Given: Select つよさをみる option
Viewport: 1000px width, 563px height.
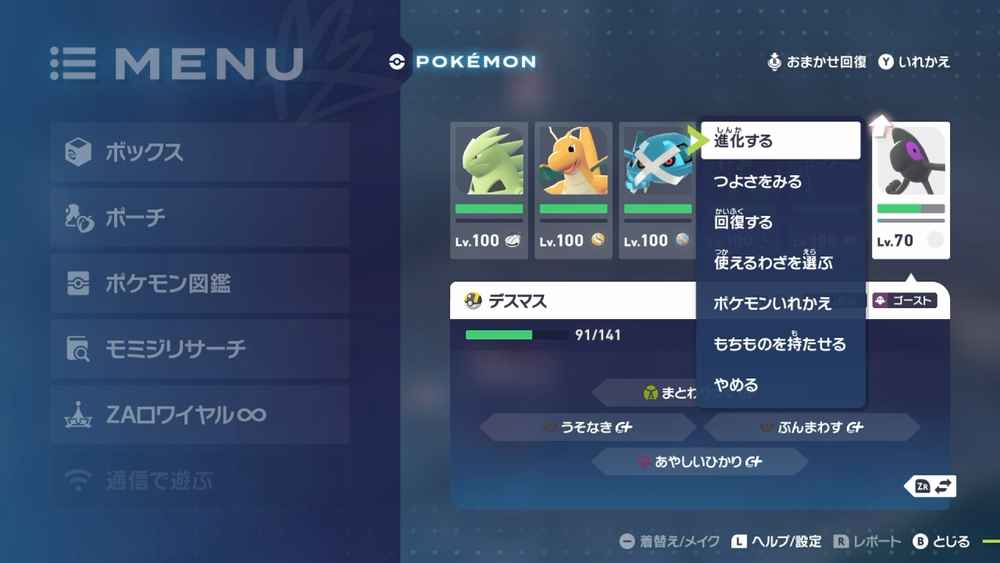Looking at the screenshot, I should (780, 182).
